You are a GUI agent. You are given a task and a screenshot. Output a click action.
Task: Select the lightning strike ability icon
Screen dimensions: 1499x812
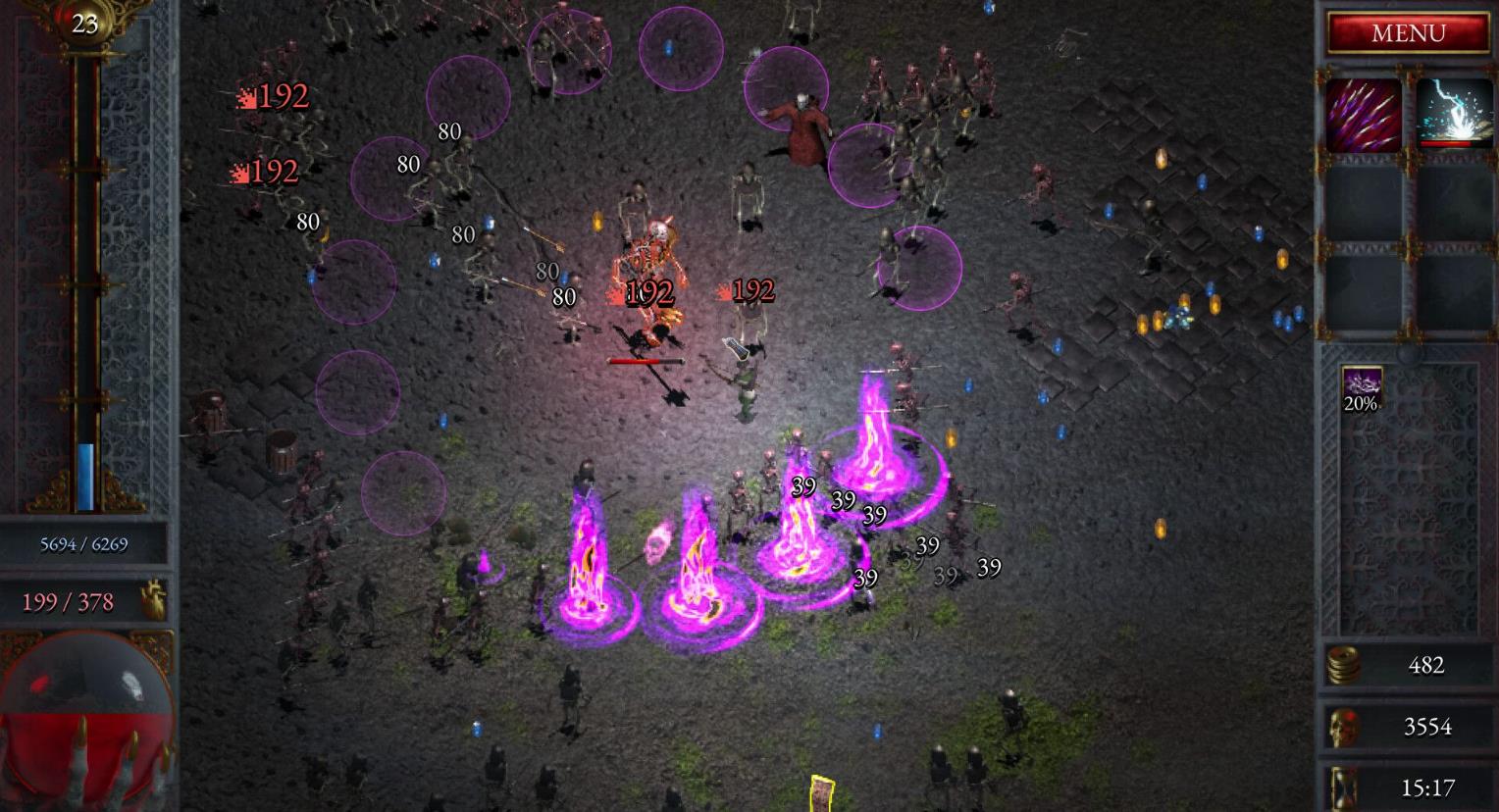tap(1453, 115)
